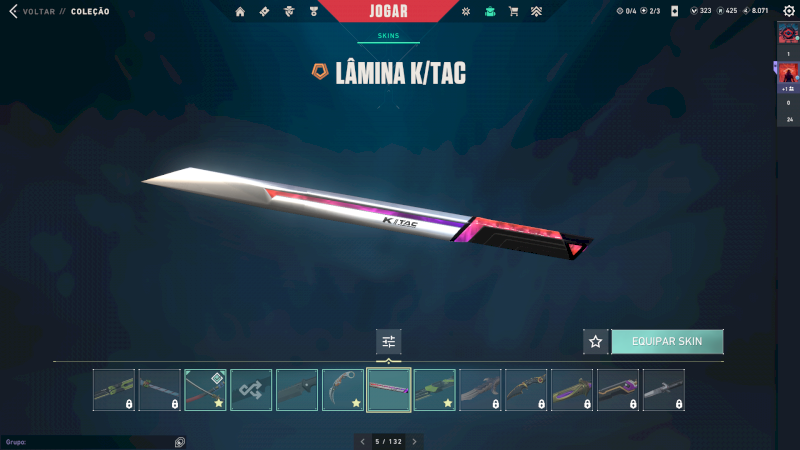The image size is (800, 450).
Task: Go to the next skin page arrow
Action: point(414,441)
